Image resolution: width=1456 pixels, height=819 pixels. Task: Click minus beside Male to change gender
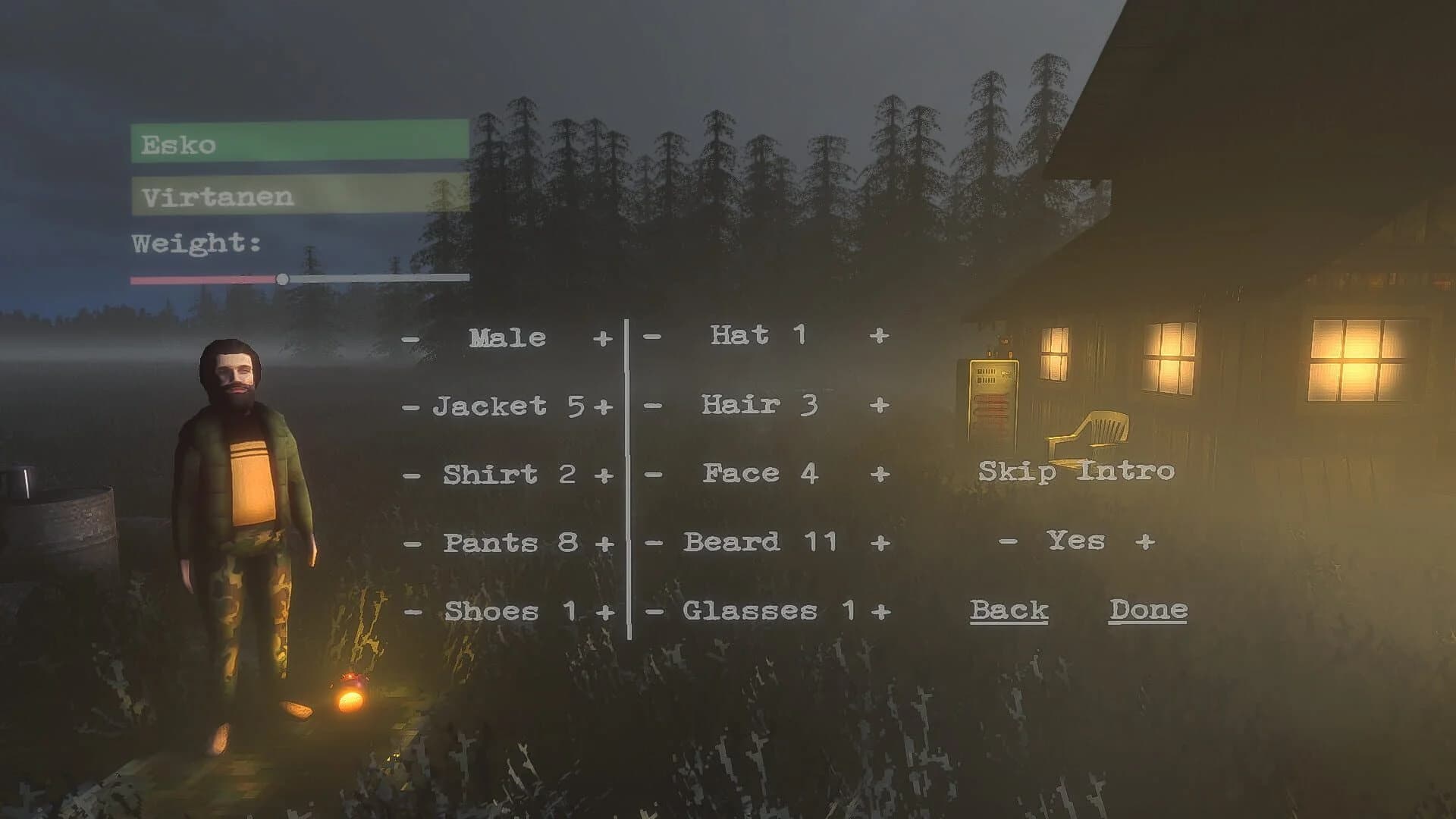pyautogui.click(x=410, y=337)
